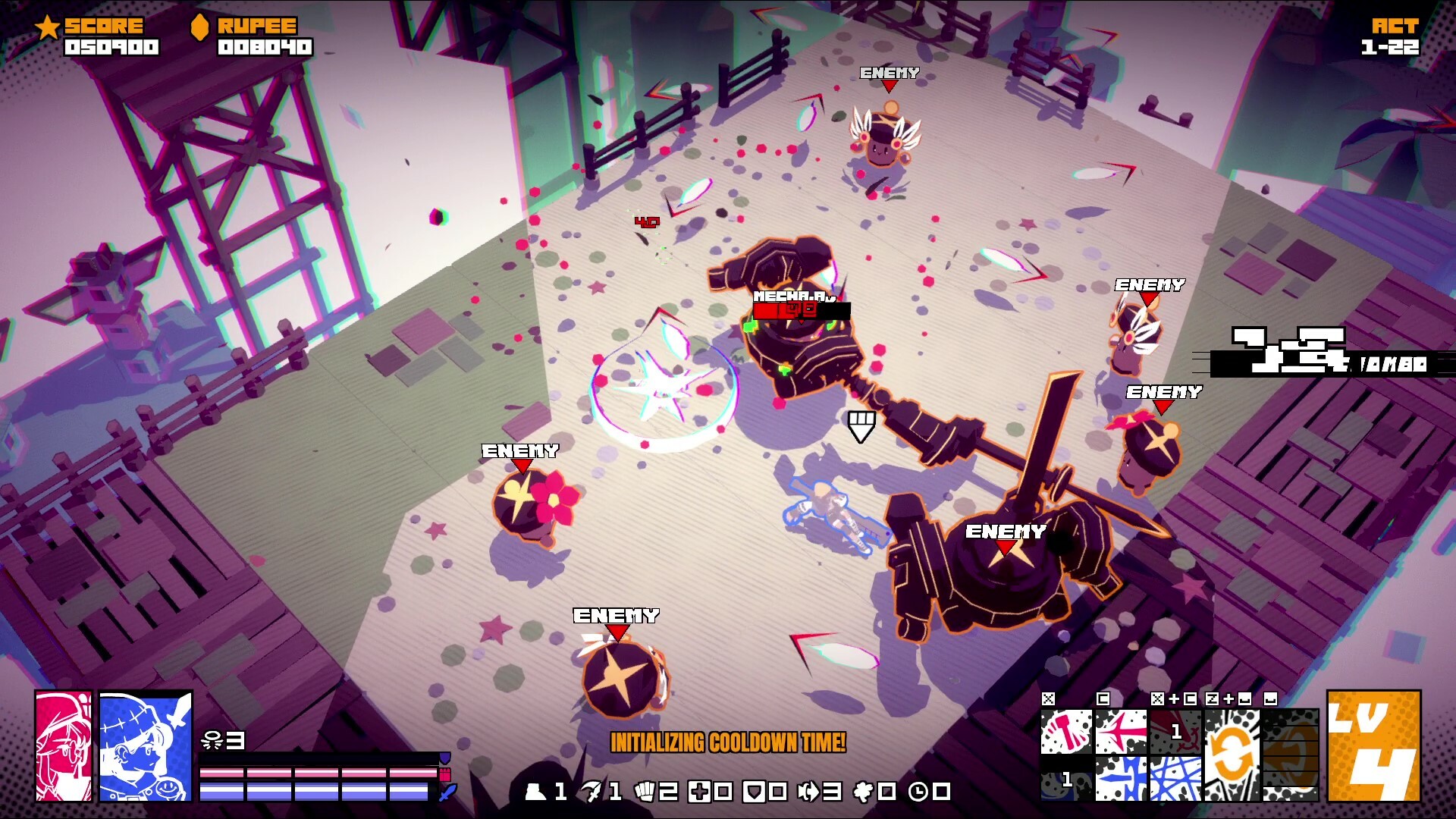Screen dimensions: 1456x819
Task: Select the blue beanie character portrait
Action: pyautogui.click(x=146, y=746)
